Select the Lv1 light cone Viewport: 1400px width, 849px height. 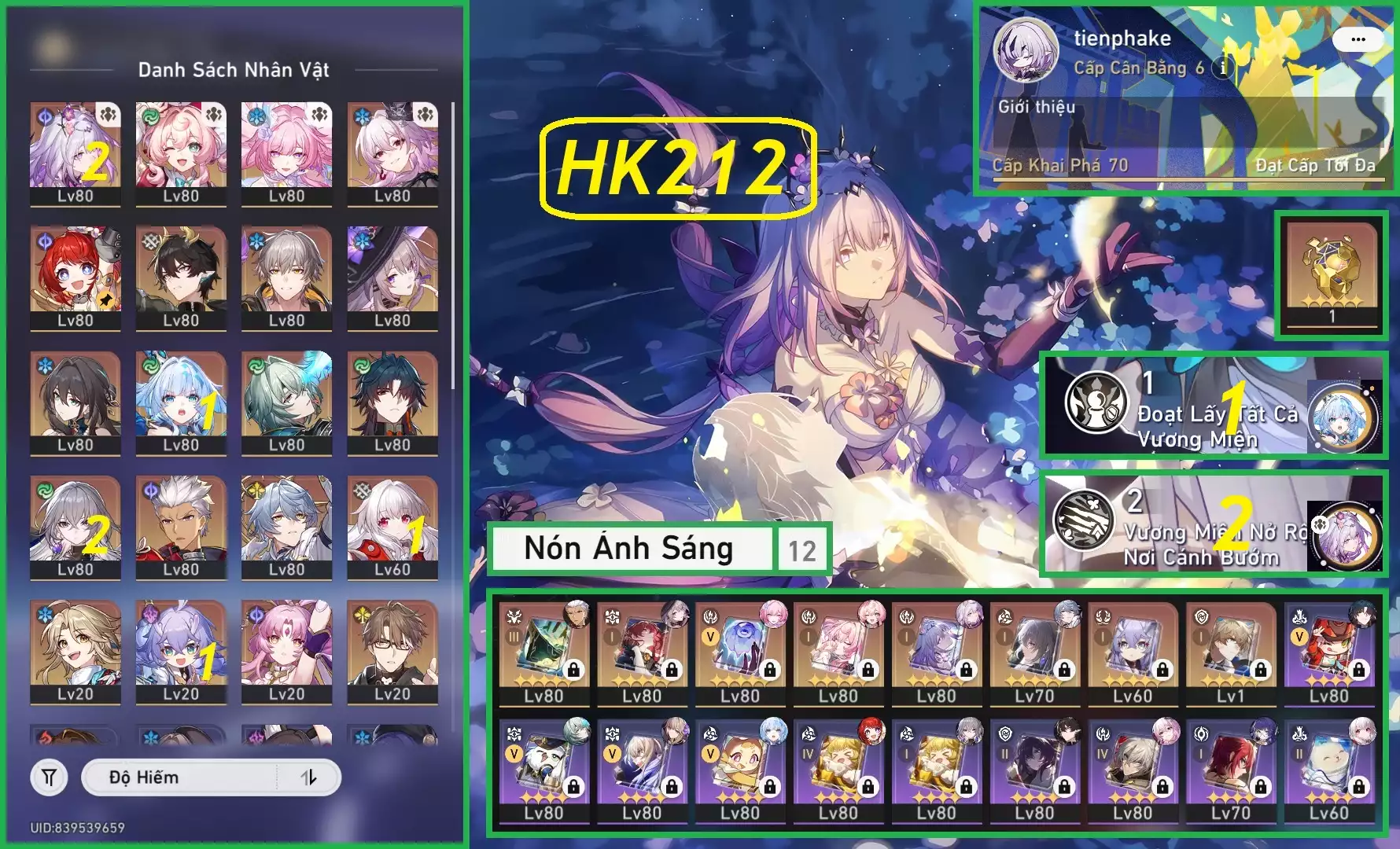coord(1231,652)
